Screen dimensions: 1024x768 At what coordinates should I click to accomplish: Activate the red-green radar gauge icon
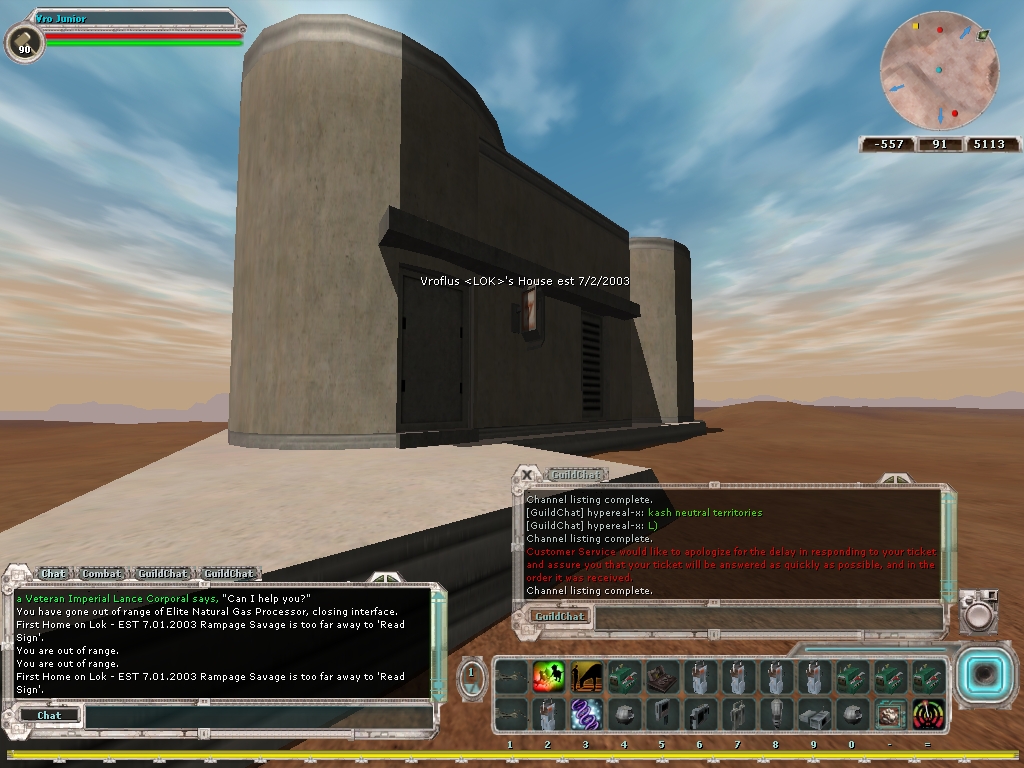[x=927, y=714]
